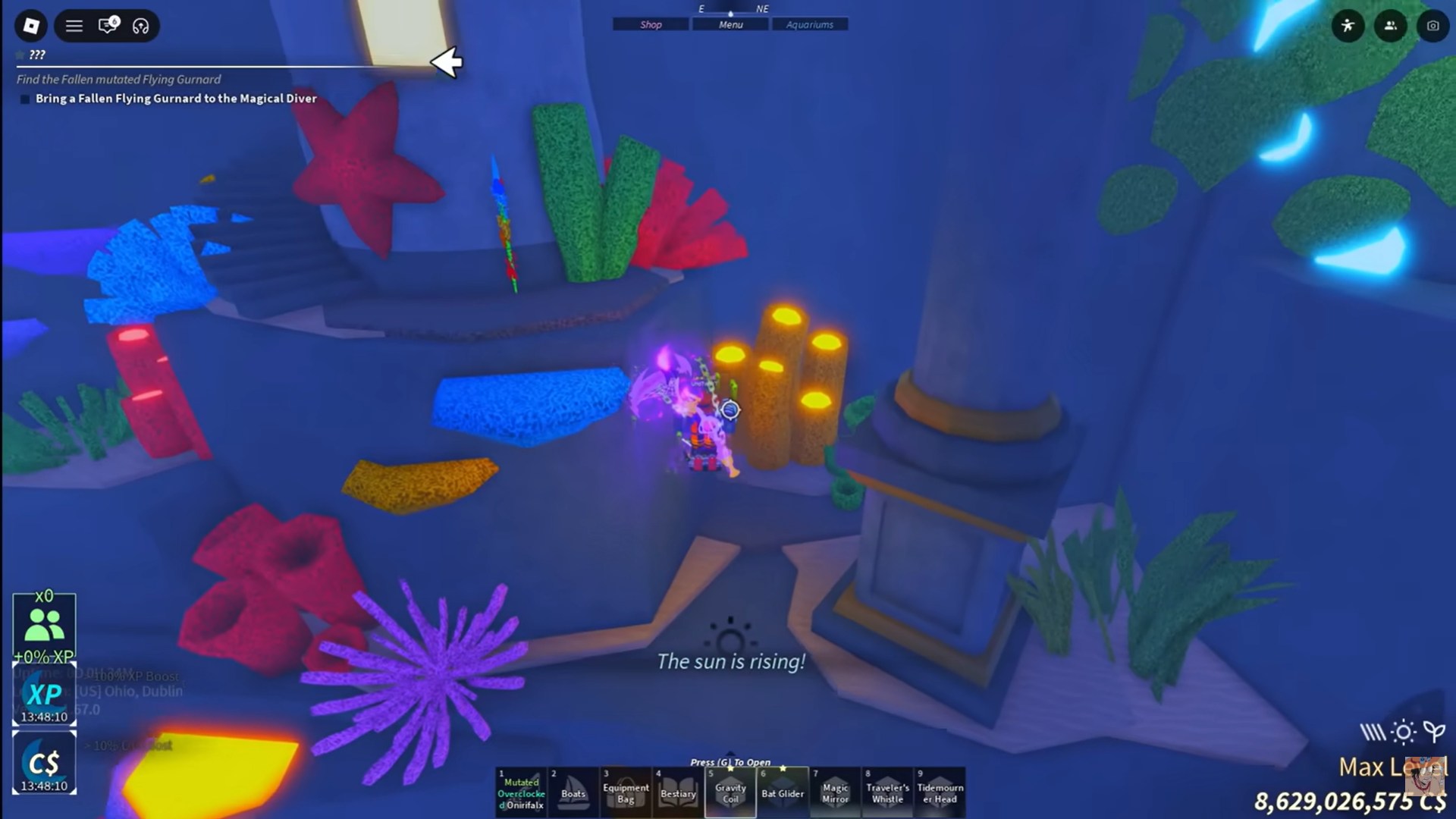Screen dimensions: 1456x819
Task: Check off the Bring a Fallen Flying Gurnard objective
Action: [x=24, y=99]
